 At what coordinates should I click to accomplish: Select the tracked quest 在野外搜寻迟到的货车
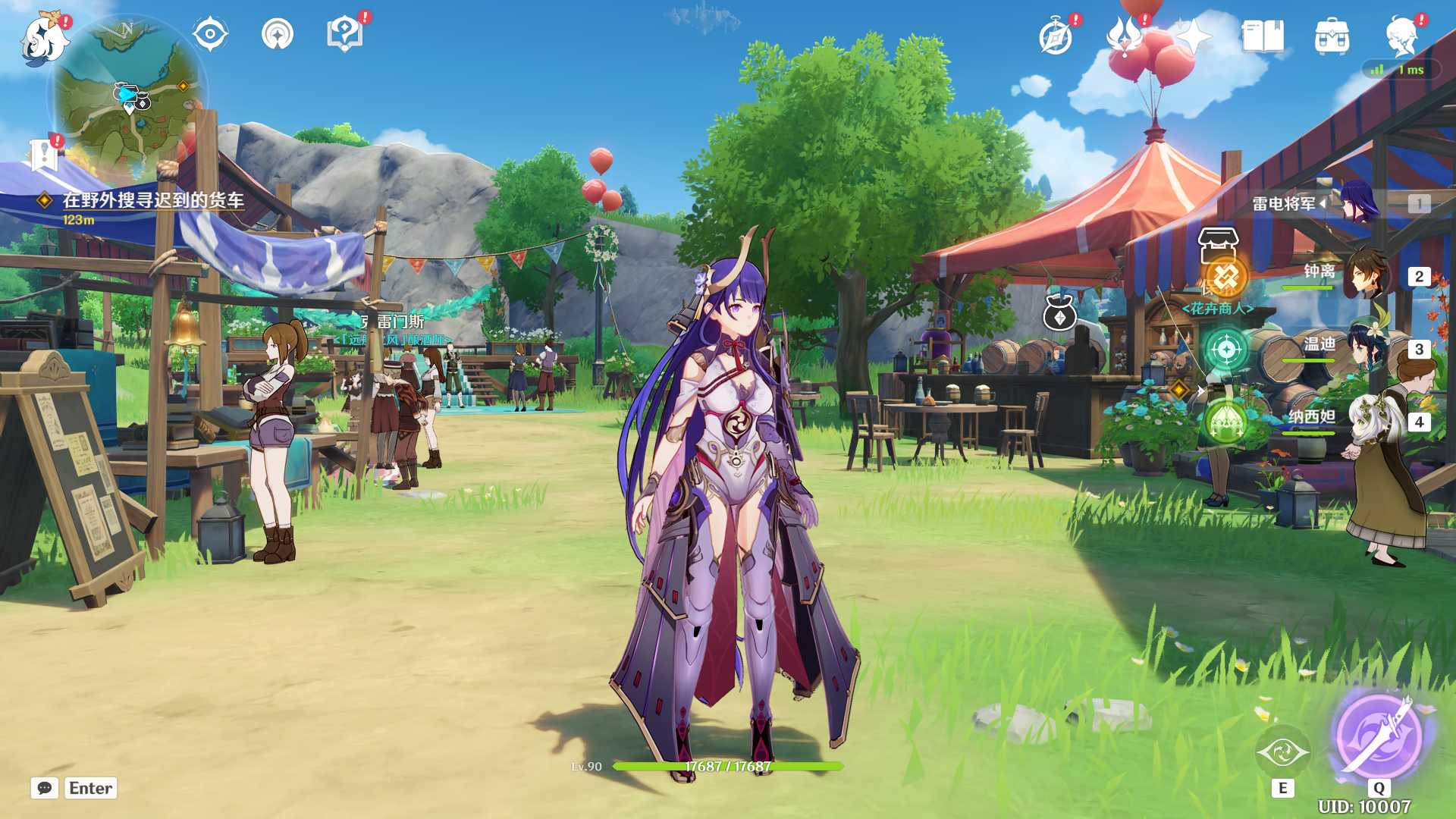pyautogui.click(x=152, y=200)
